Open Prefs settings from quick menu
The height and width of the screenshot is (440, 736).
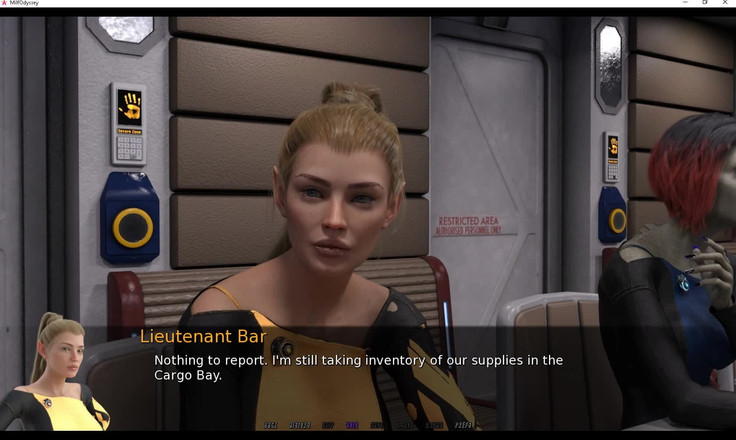pyautogui.click(x=464, y=425)
